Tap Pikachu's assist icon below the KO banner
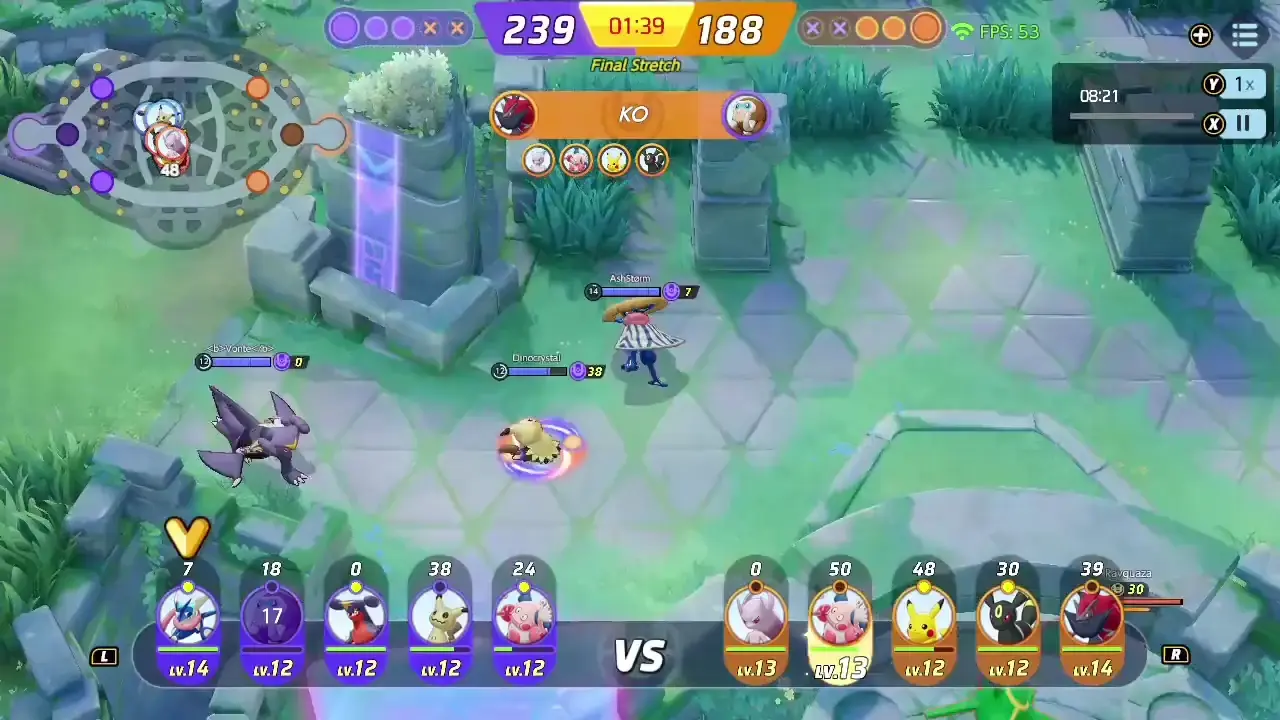The width and height of the screenshot is (1280, 720). (x=613, y=161)
